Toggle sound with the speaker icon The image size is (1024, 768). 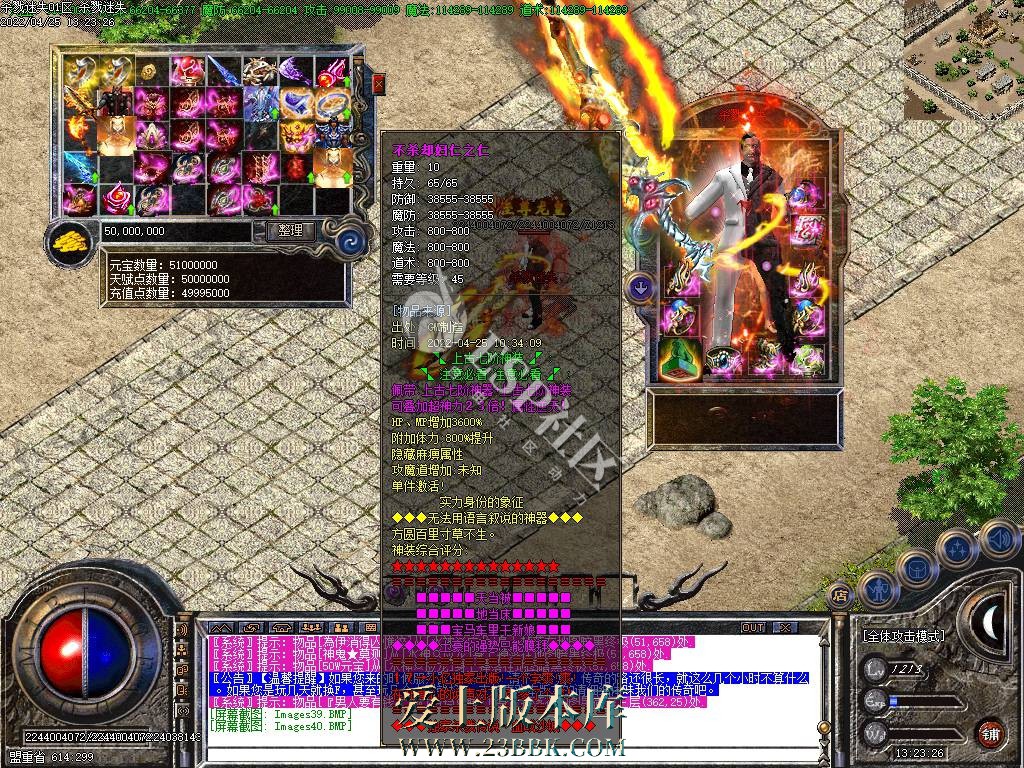[998, 540]
